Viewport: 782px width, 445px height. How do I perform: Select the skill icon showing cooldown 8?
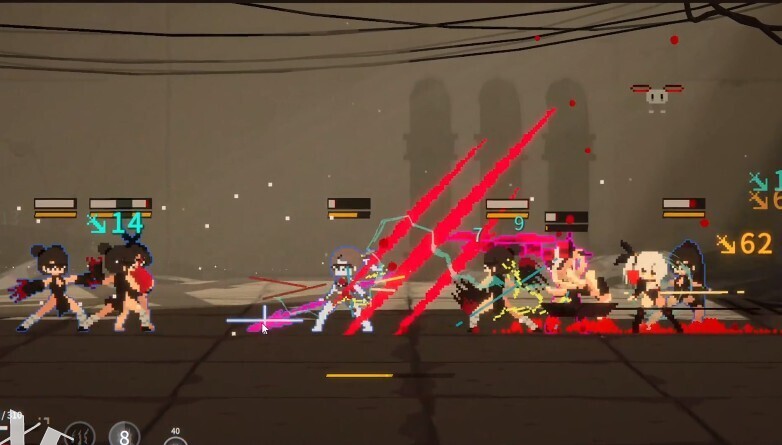coord(124,435)
